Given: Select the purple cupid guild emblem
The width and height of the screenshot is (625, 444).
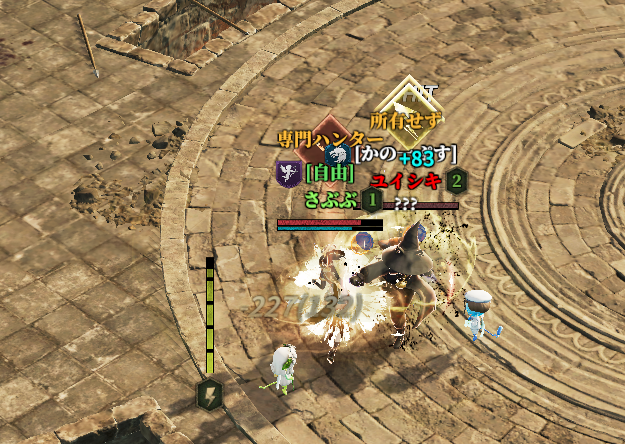Looking at the screenshot, I should pos(288,173).
